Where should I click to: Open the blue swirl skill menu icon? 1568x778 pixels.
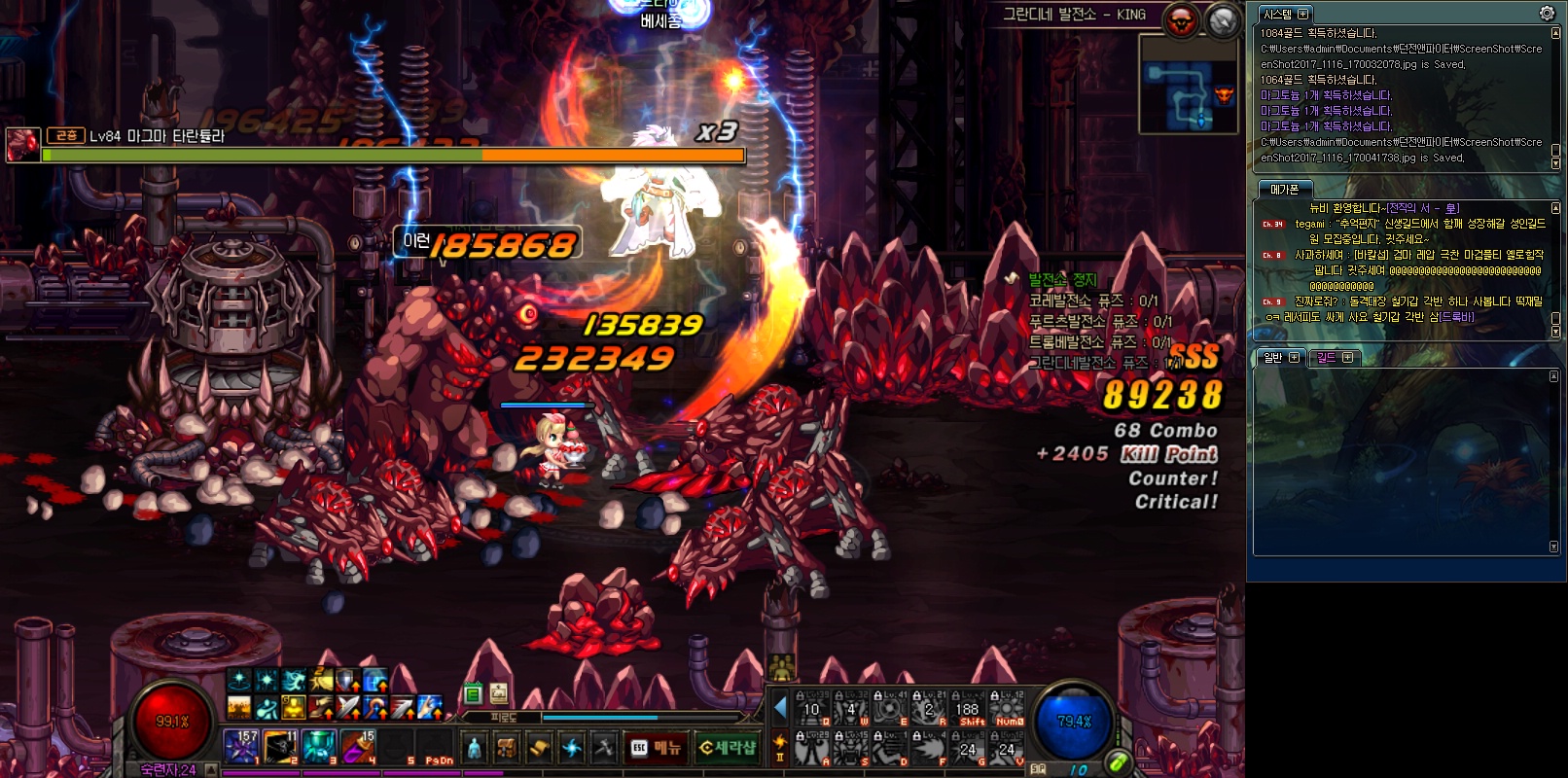click(x=572, y=747)
